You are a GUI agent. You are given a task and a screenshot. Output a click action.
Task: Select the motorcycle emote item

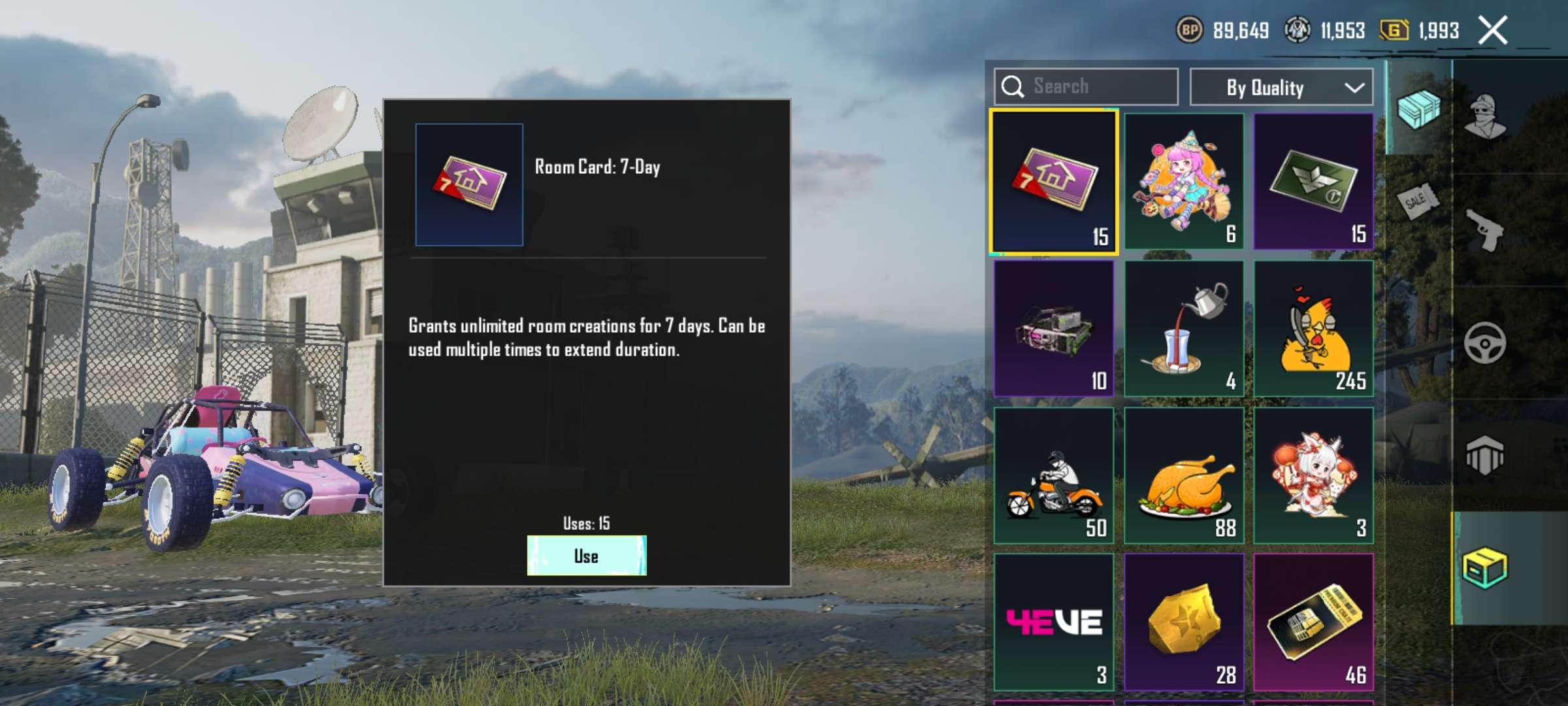click(x=1054, y=476)
